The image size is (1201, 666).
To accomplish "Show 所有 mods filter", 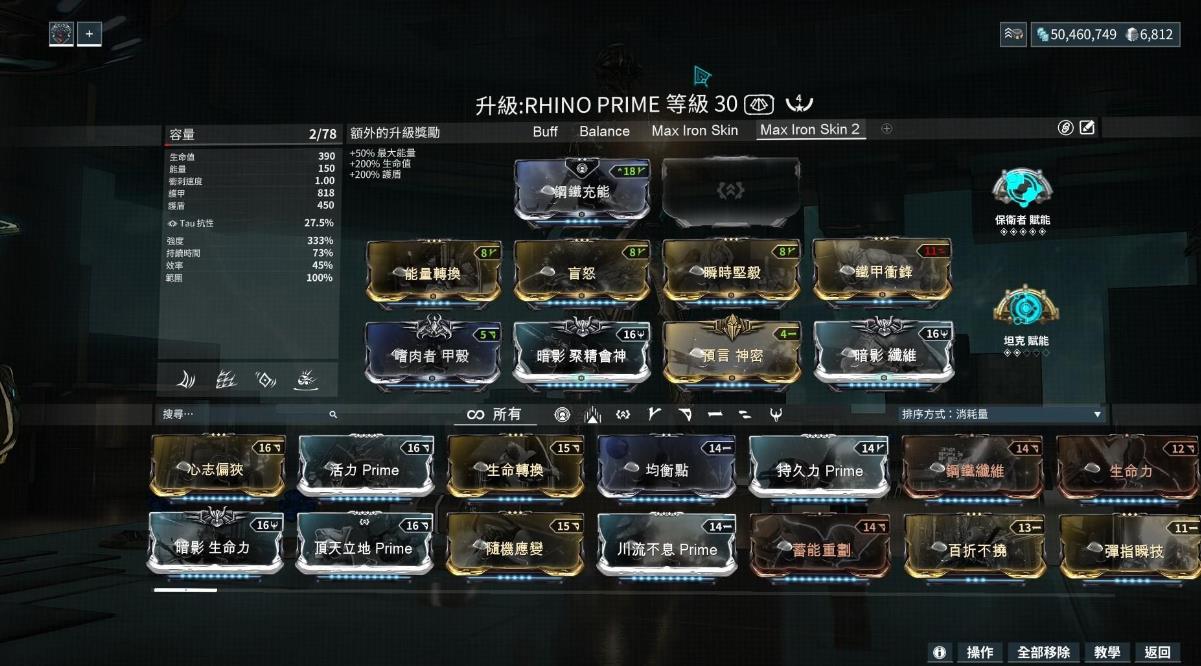I will point(495,414).
